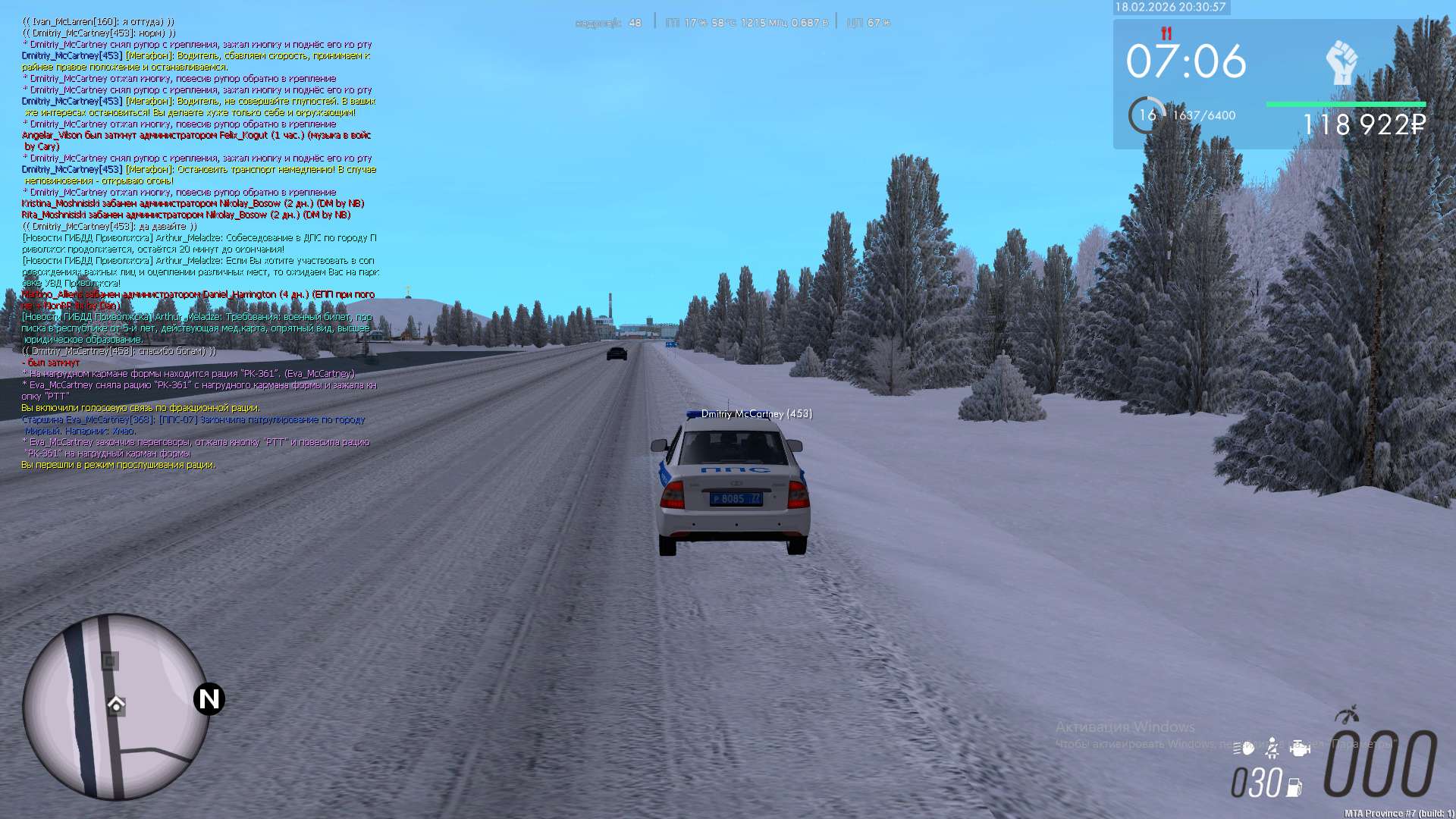Image resolution: width=1456 pixels, height=819 pixels.
Task: Click the circular minimap
Action: [x=116, y=707]
